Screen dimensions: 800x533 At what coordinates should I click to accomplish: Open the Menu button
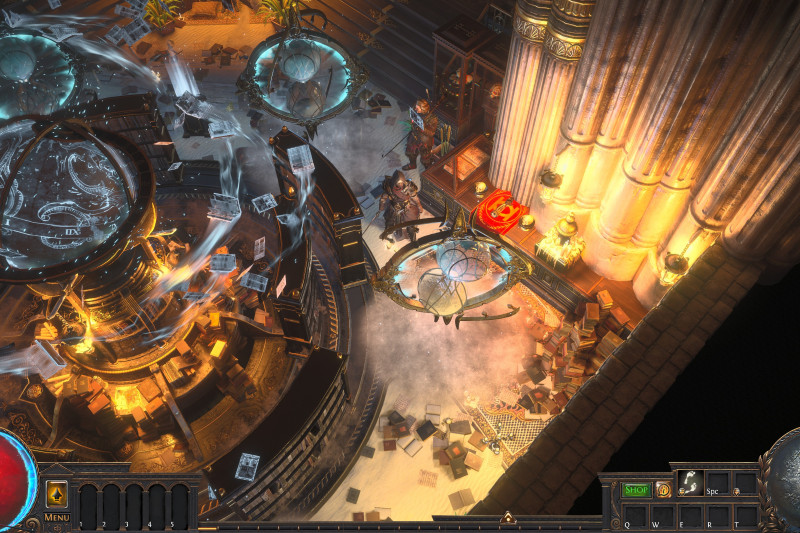56,517
